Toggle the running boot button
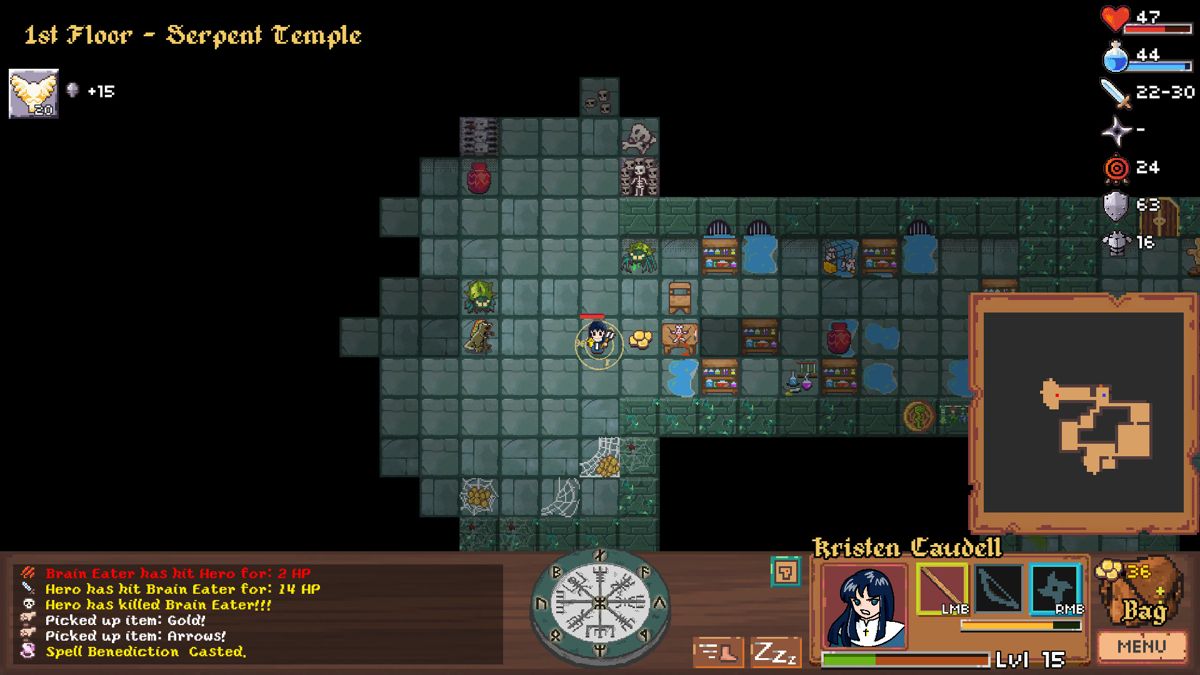 (x=717, y=652)
